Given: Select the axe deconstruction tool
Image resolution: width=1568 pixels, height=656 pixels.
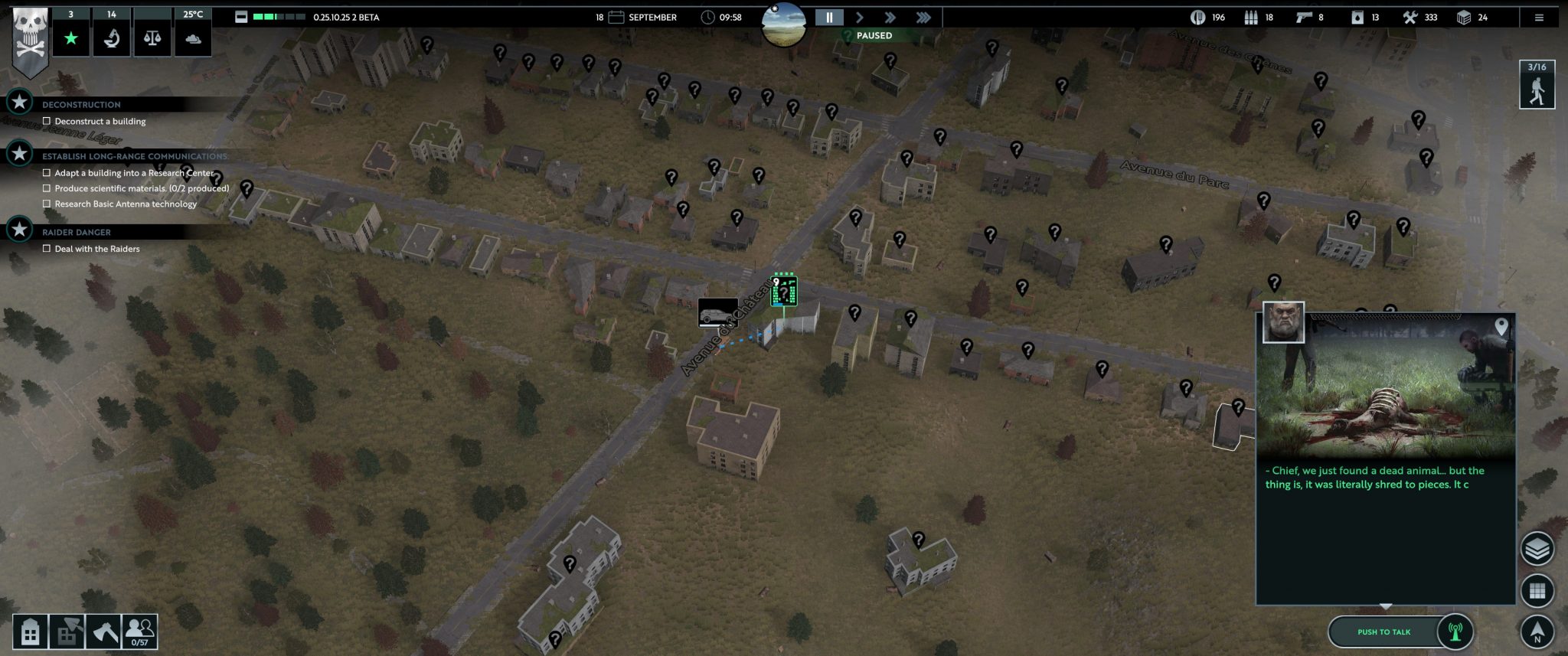Looking at the screenshot, I should [x=103, y=632].
